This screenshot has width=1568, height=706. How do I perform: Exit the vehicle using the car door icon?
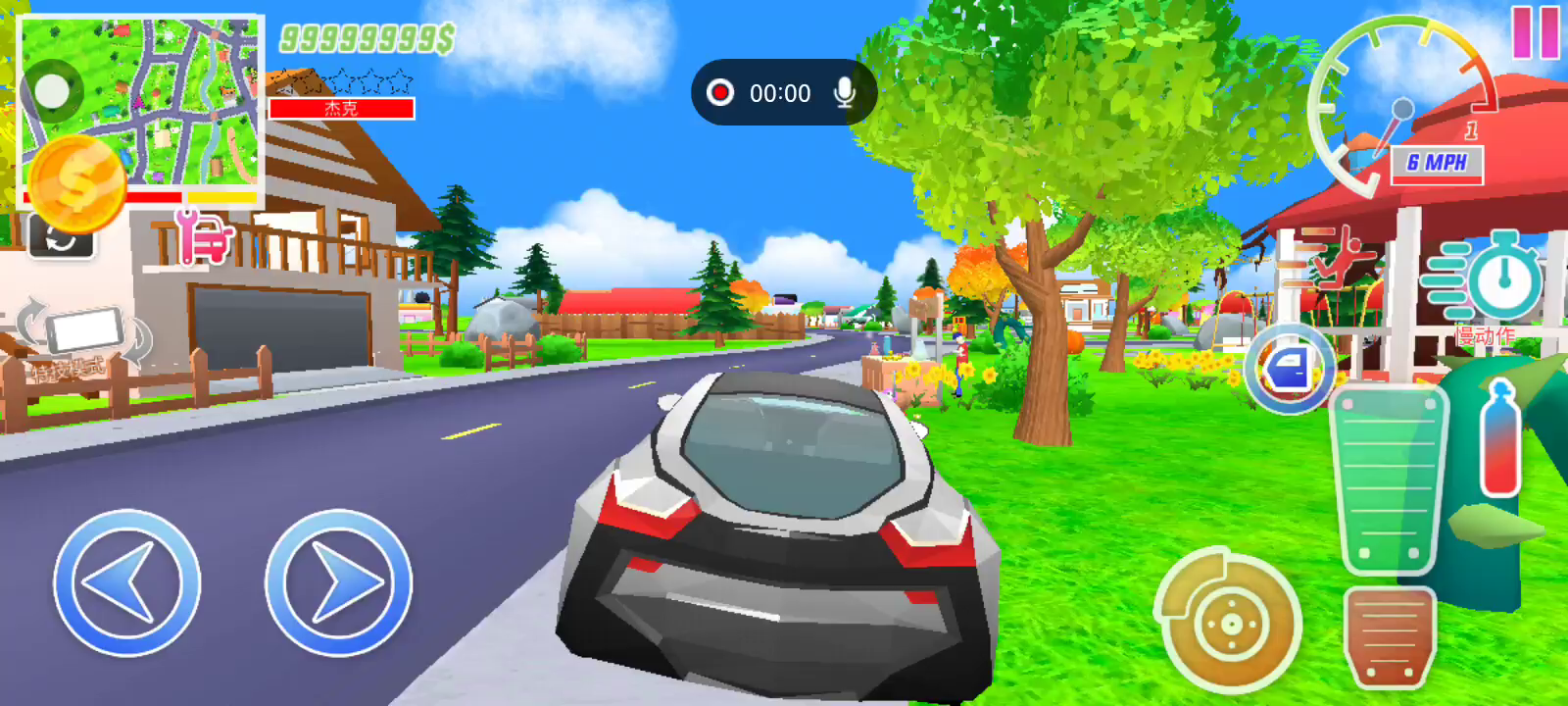[x=1290, y=369]
